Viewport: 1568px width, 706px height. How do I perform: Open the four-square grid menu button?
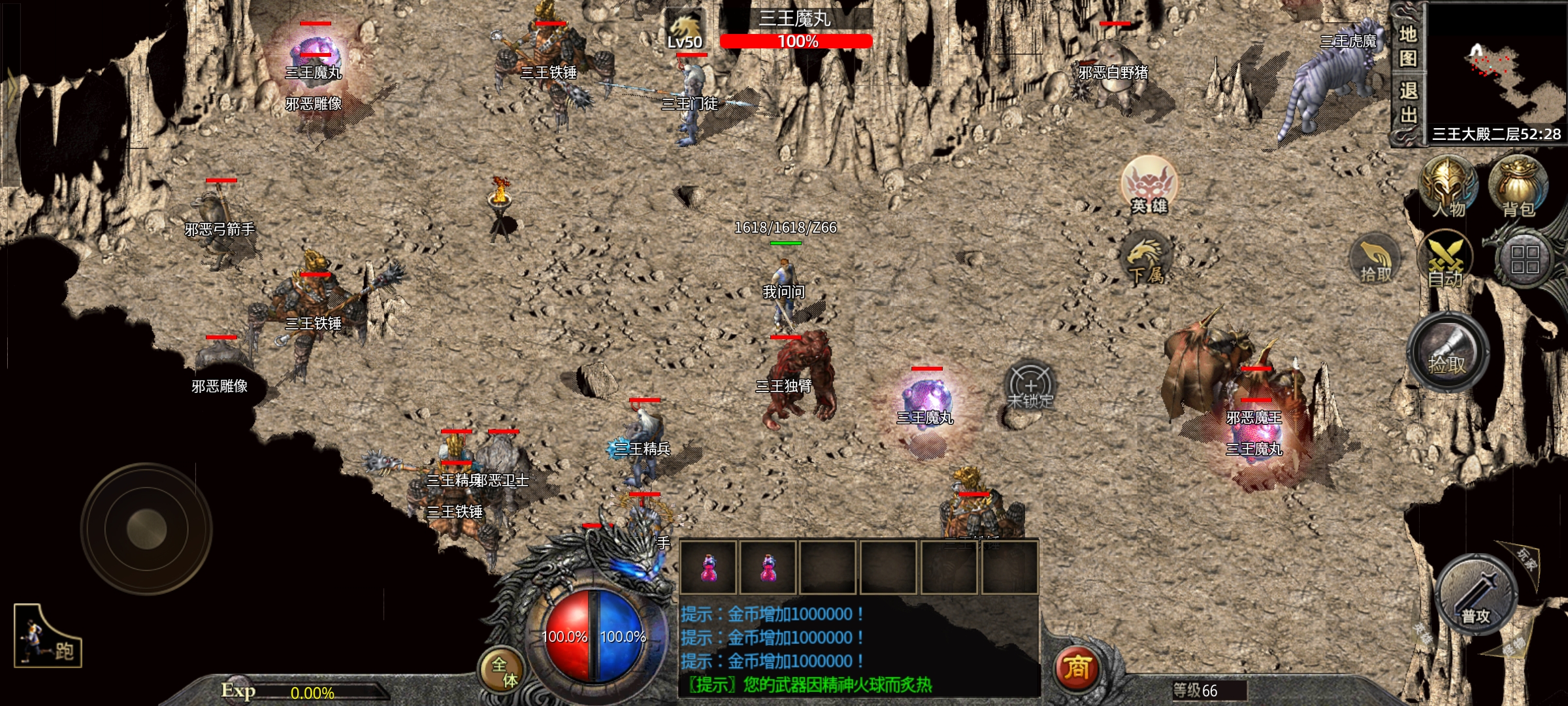tap(1525, 260)
